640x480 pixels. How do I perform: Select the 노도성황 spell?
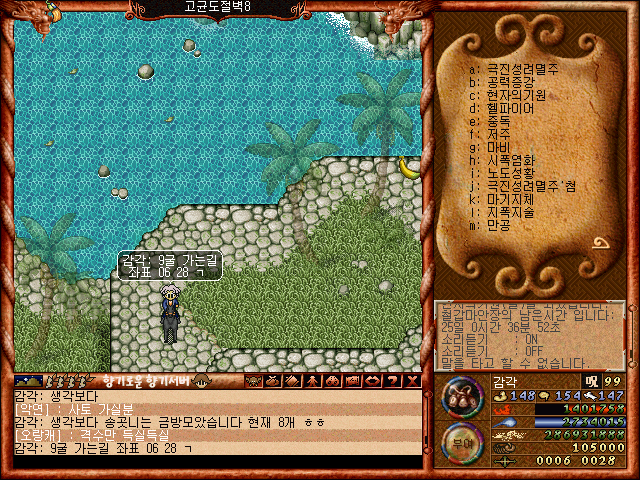pyautogui.click(x=510, y=173)
